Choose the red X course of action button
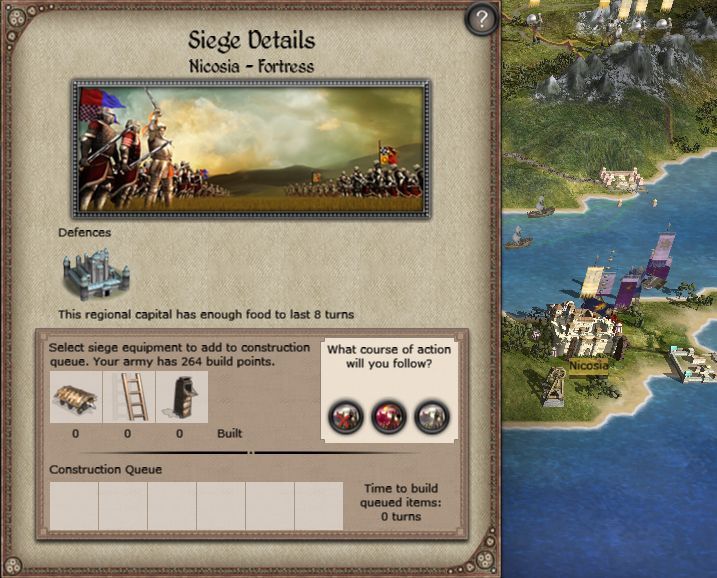This screenshot has width=717, height=578. [347, 416]
